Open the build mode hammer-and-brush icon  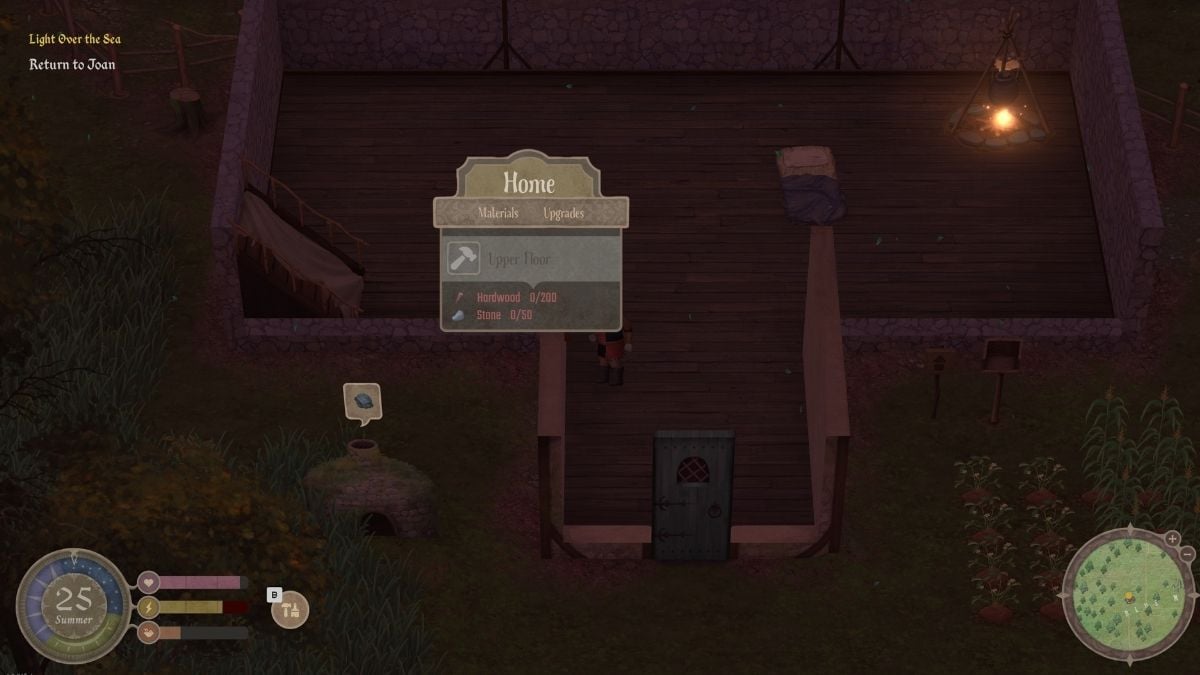click(291, 610)
